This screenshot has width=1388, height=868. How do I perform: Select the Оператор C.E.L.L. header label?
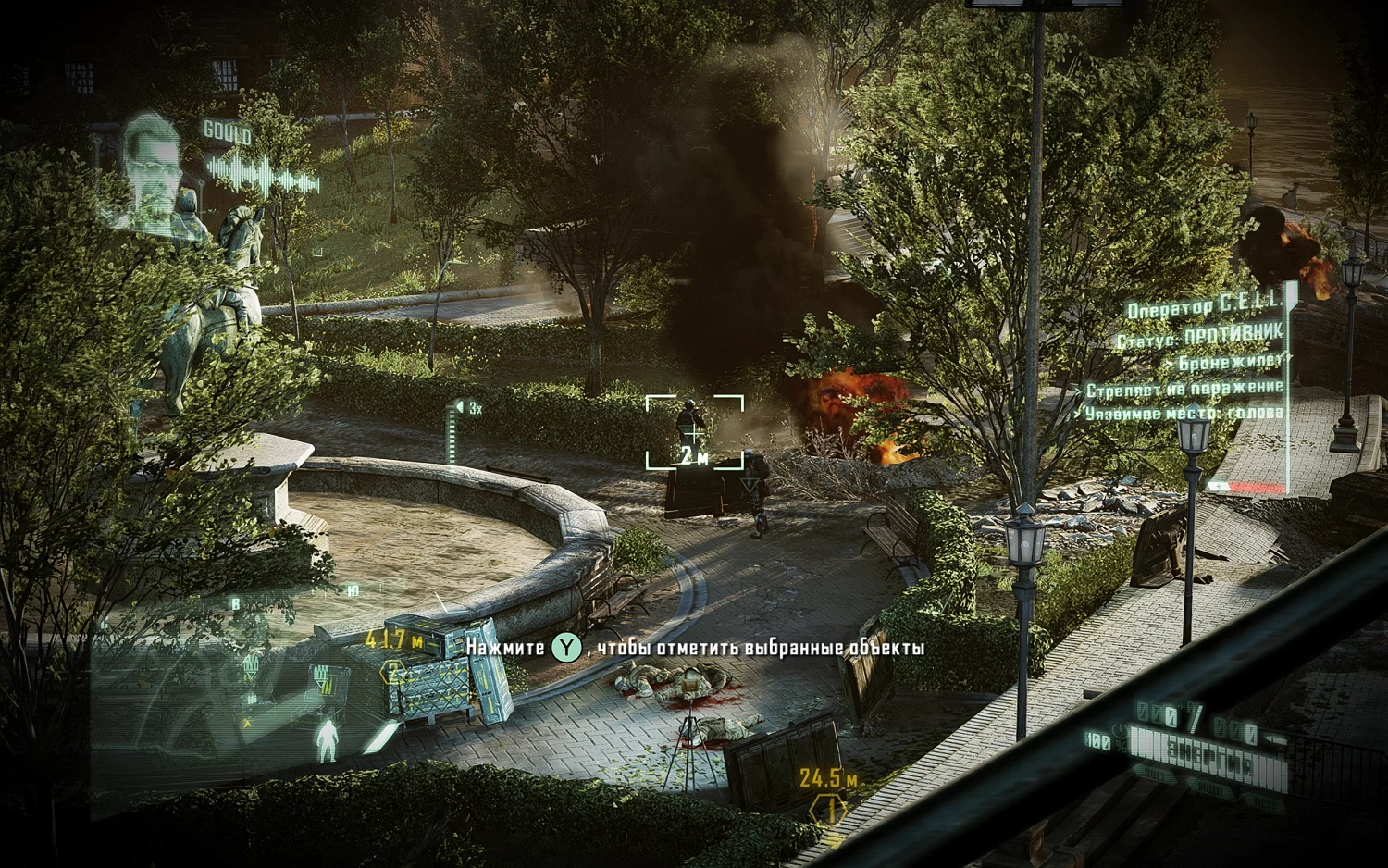1203,304
